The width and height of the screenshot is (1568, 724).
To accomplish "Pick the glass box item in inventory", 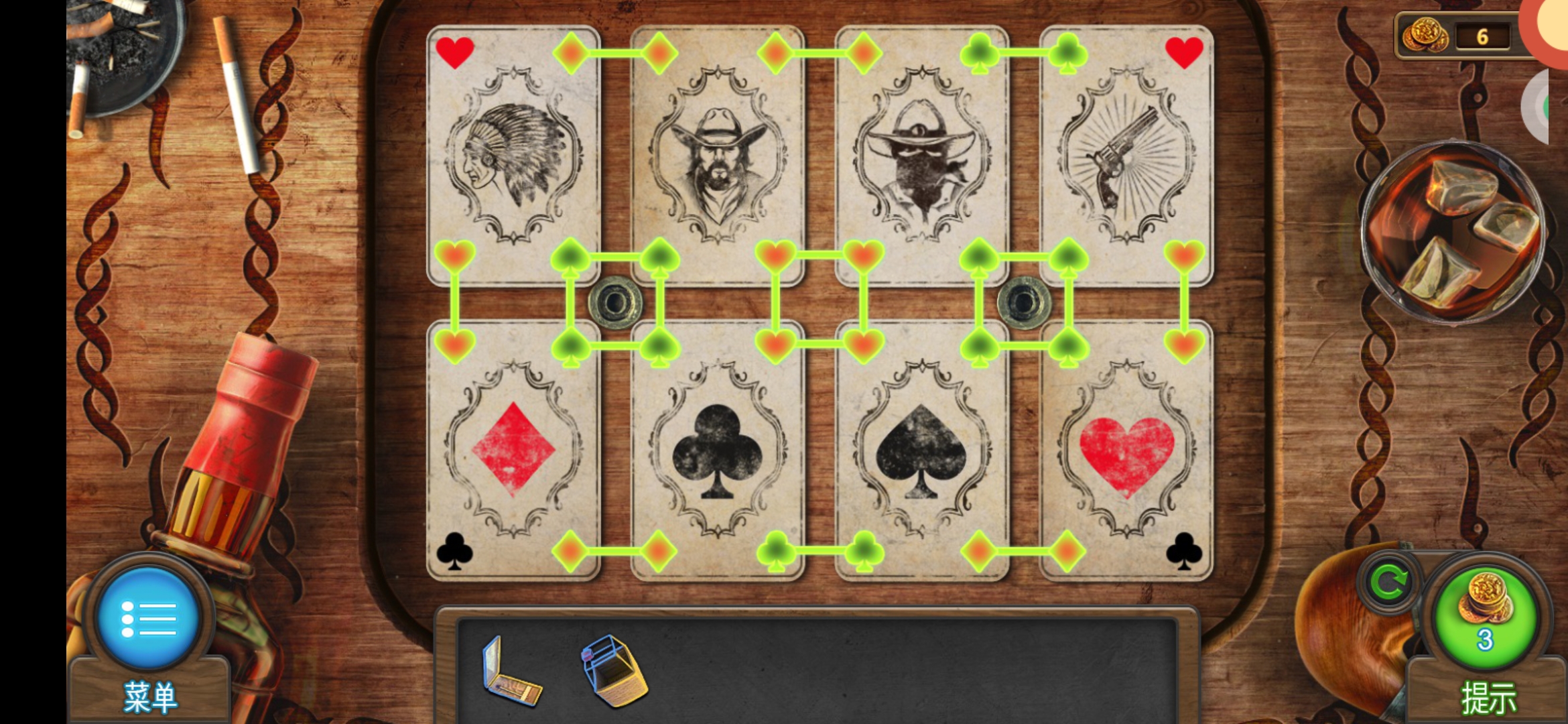I will (x=613, y=670).
